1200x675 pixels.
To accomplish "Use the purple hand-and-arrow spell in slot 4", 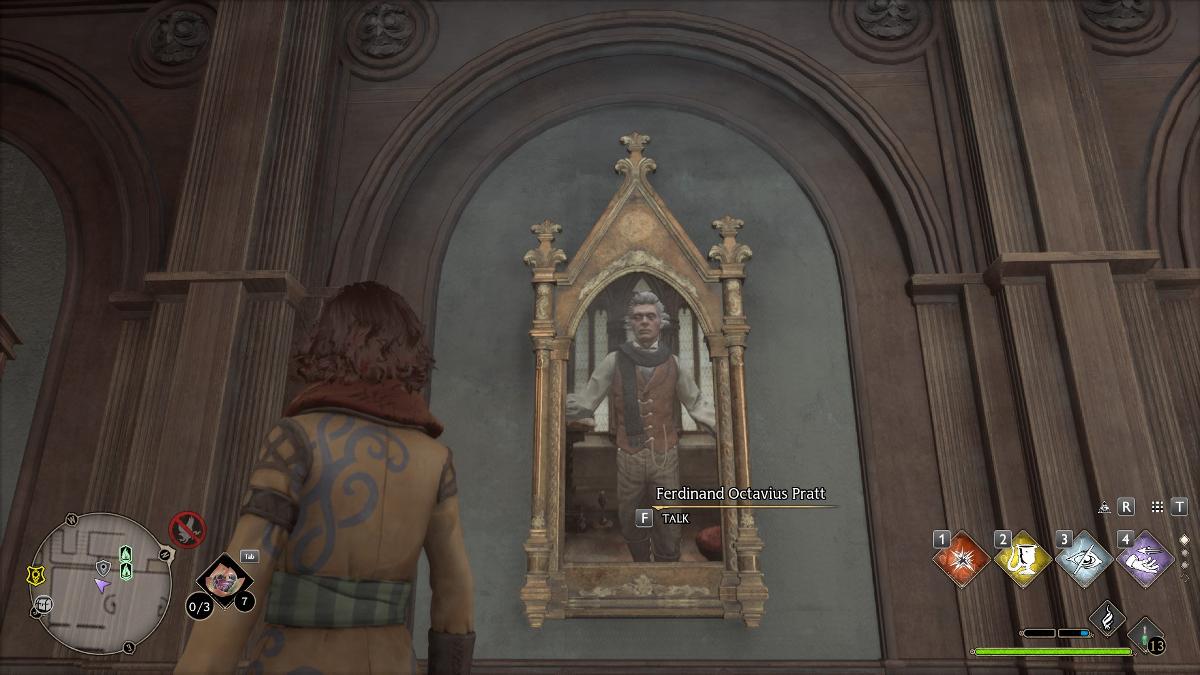I will point(1145,560).
